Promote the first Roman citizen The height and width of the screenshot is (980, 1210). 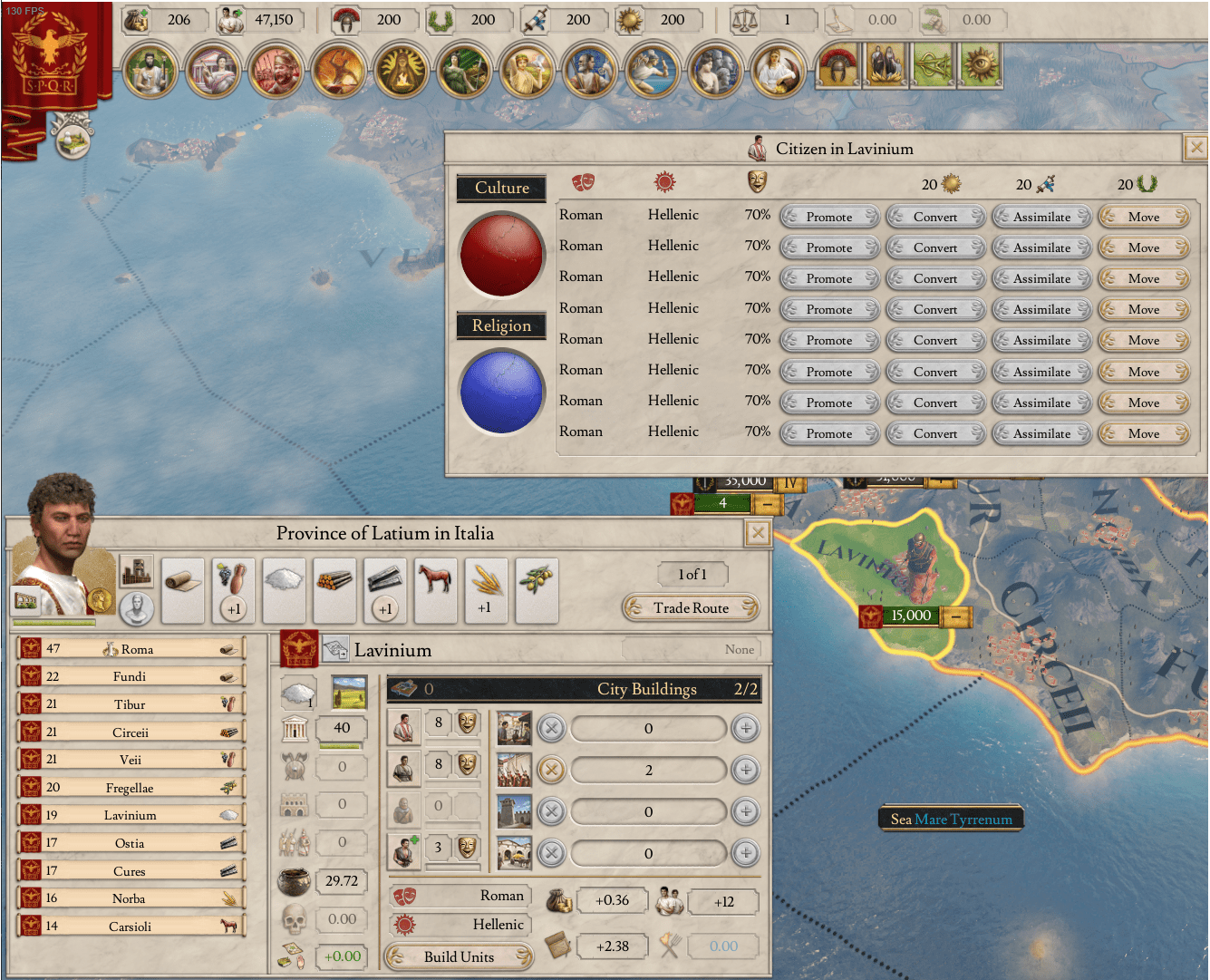pos(828,216)
